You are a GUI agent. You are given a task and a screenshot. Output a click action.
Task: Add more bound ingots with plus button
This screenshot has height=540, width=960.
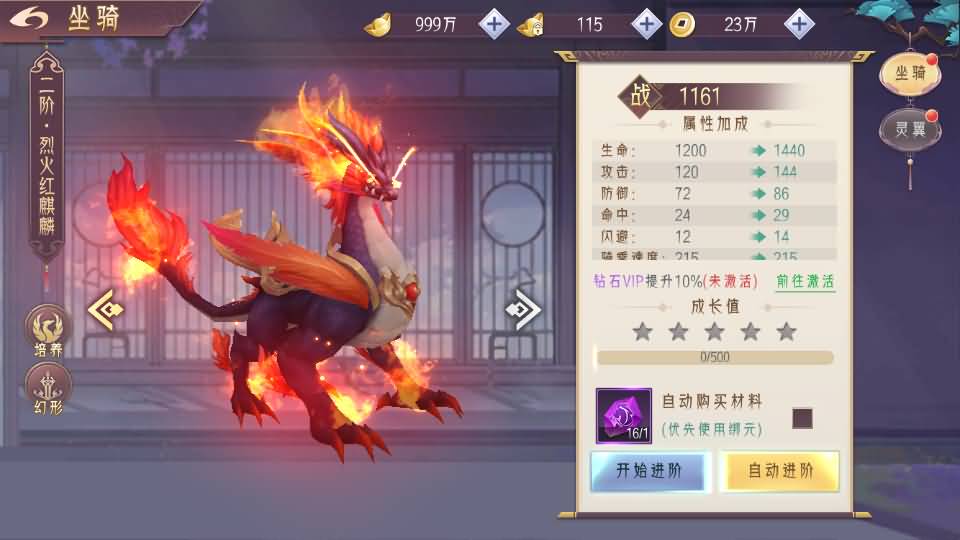647,23
